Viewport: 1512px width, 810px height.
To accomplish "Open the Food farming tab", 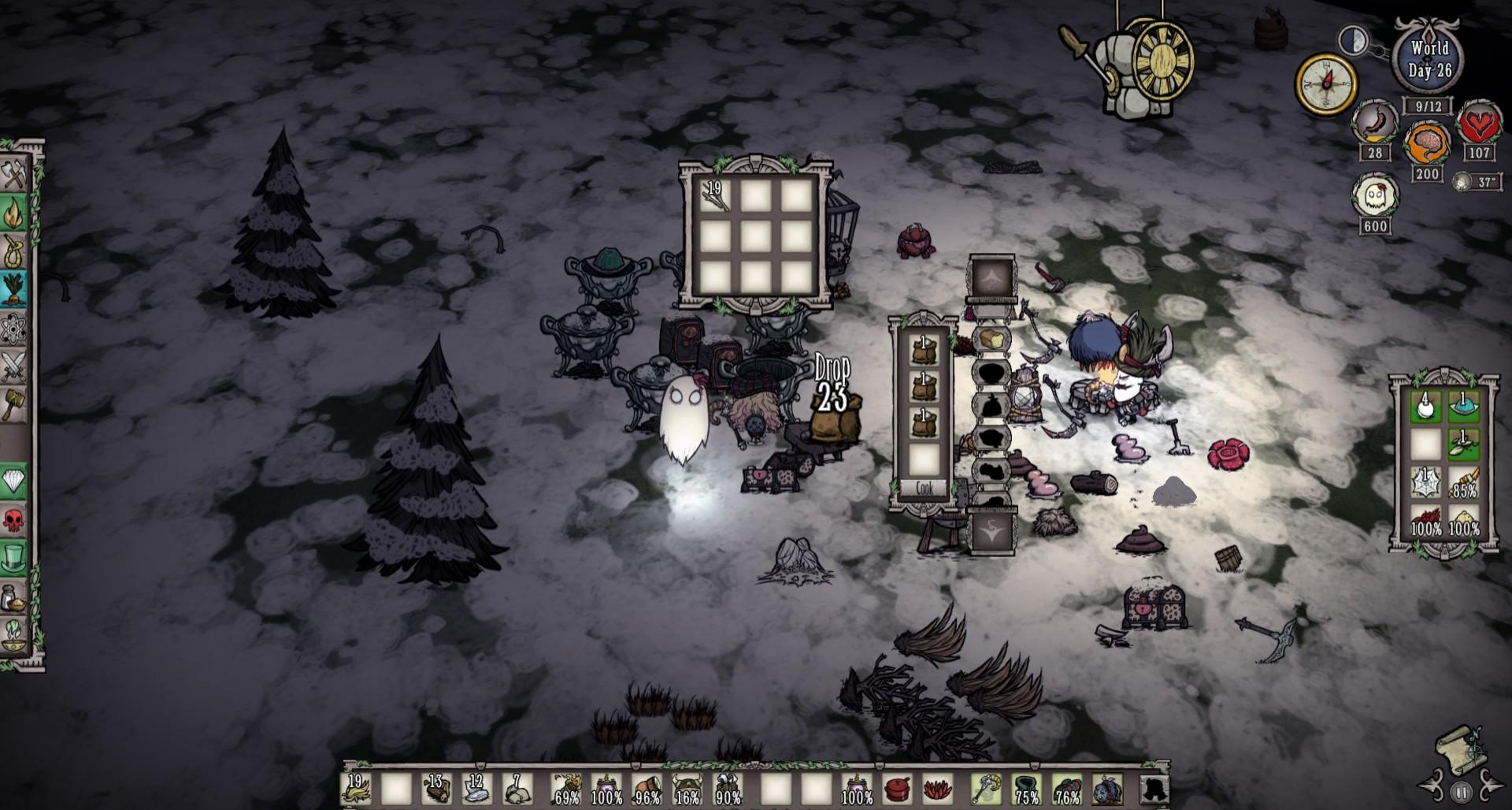I will (x=15, y=289).
